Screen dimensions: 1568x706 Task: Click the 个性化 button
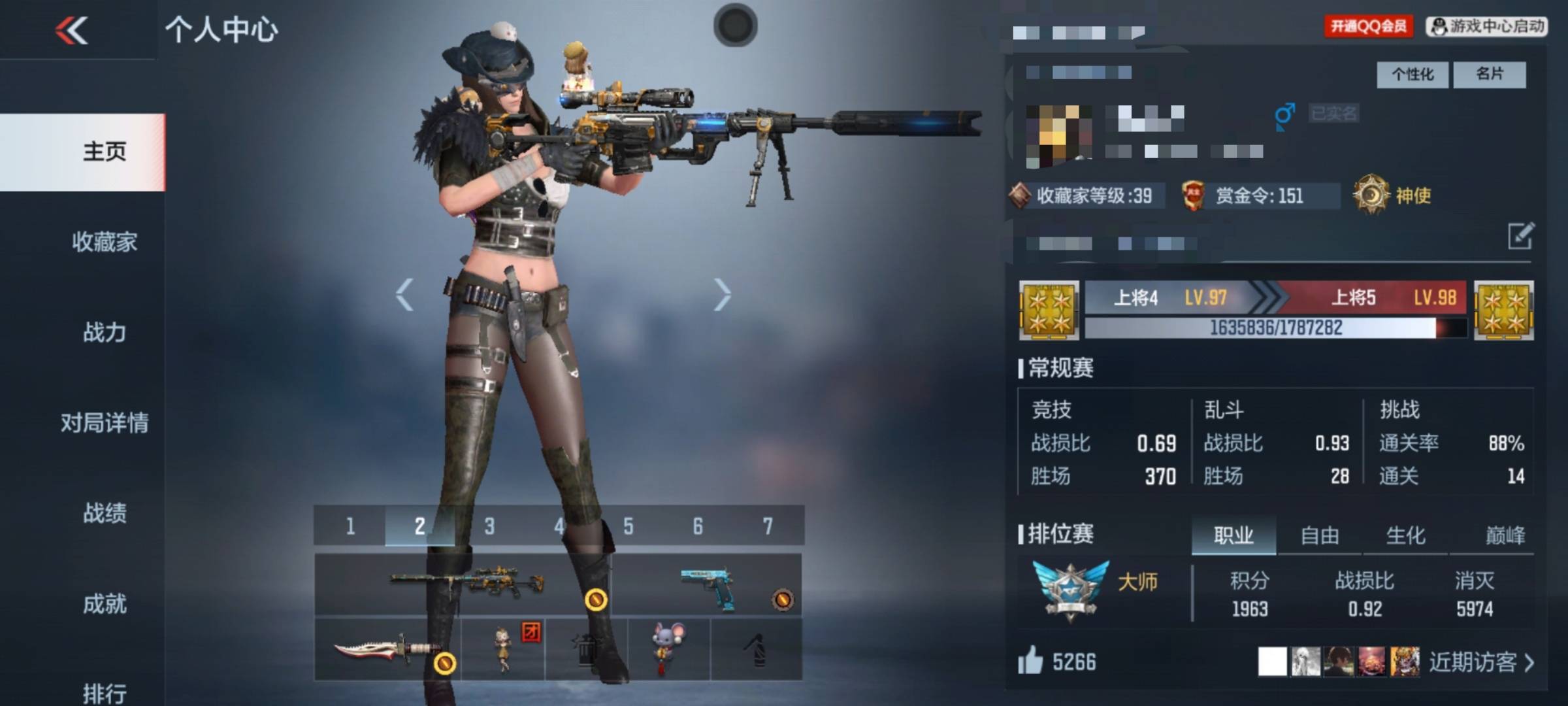1412,75
